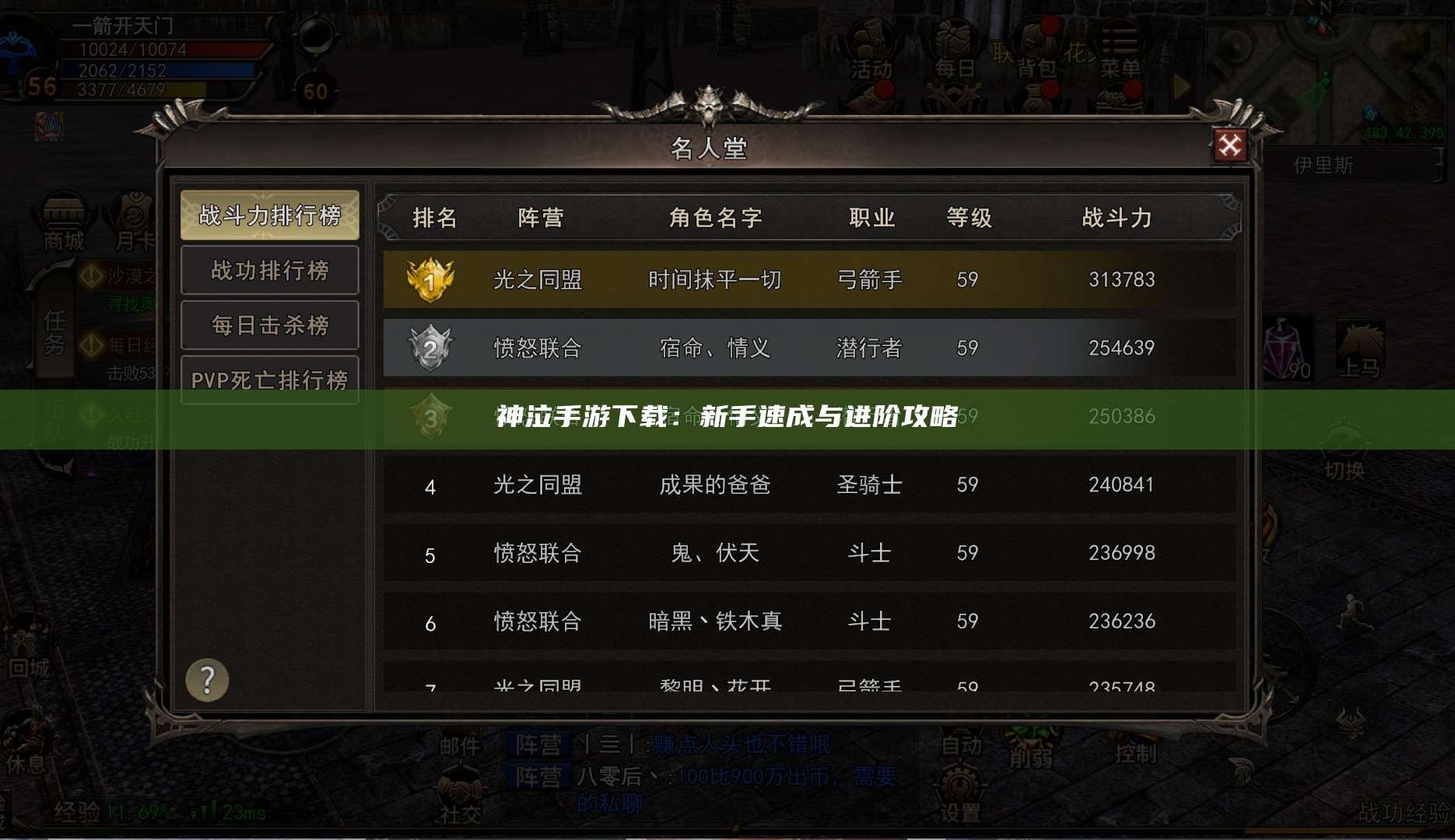
Task: Click the question mark help button
Action: [x=206, y=680]
